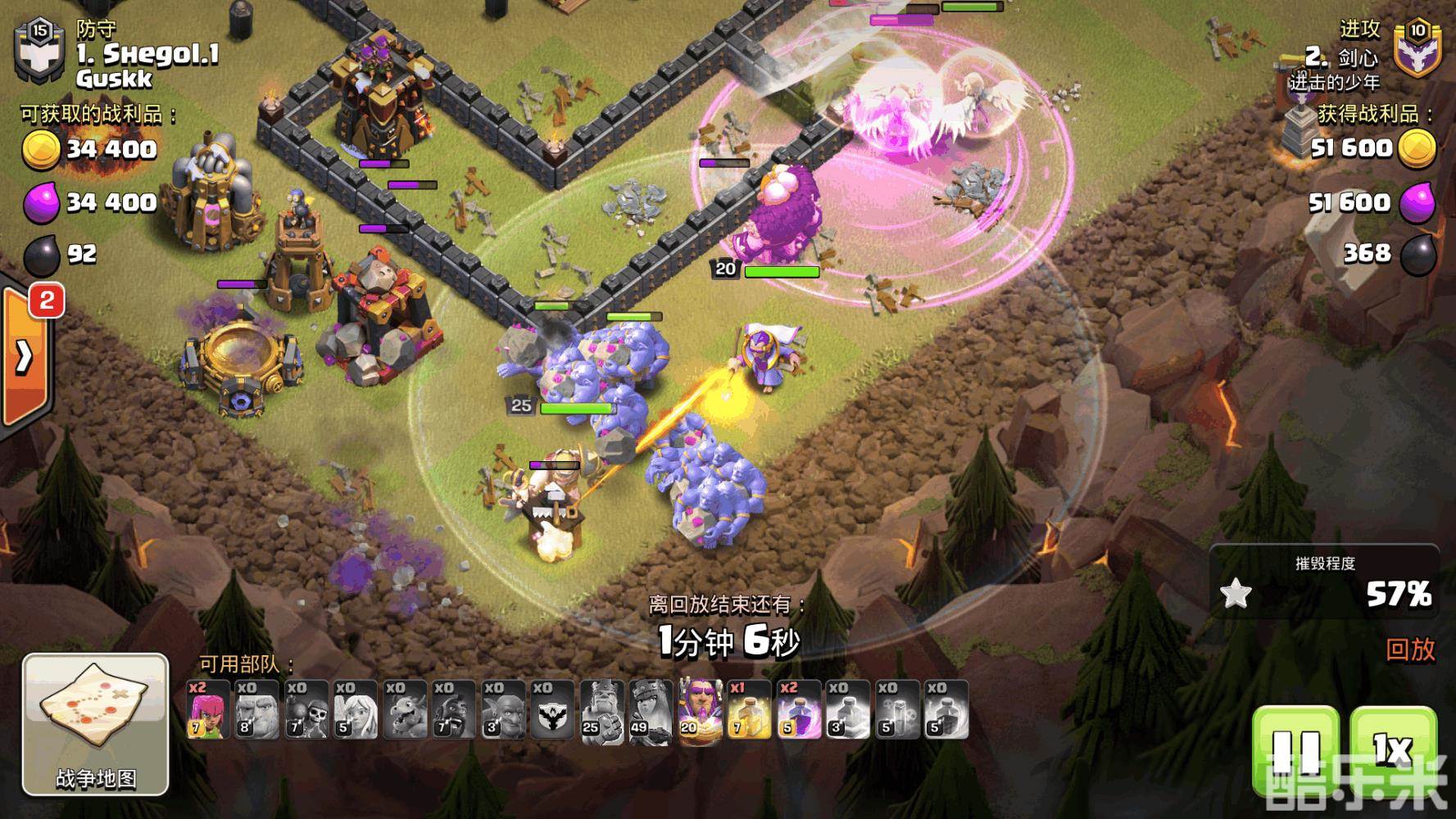The height and width of the screenshot is (819, 1456).
Task: Pick the Healer troop slot
Action: 356,710
